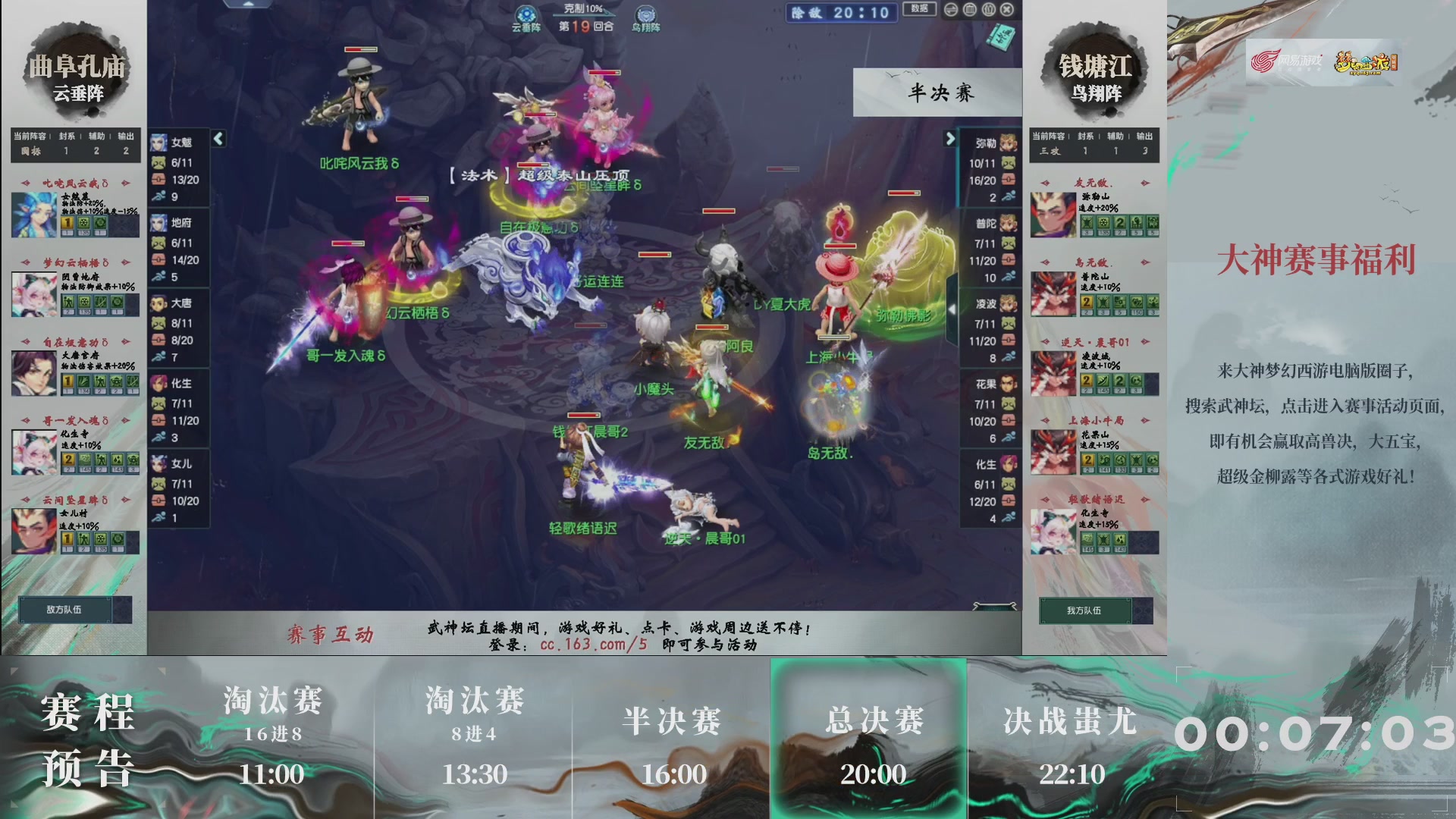Viewport: 1456px width, 819px height.
Task: Select the highlighted 总决赛 schedule tab
Action: [869, 739]
